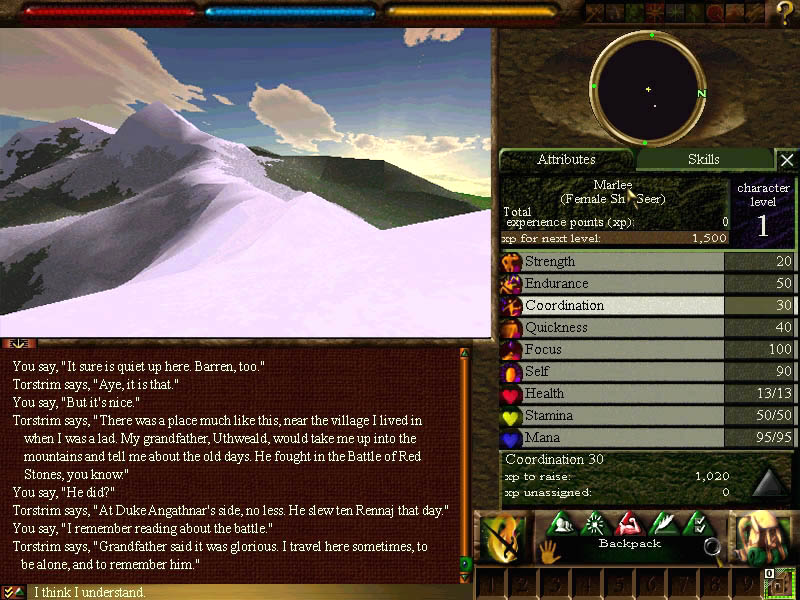Select the Attributes tab
Screen dimensions: 800x600
coord(566,160)
